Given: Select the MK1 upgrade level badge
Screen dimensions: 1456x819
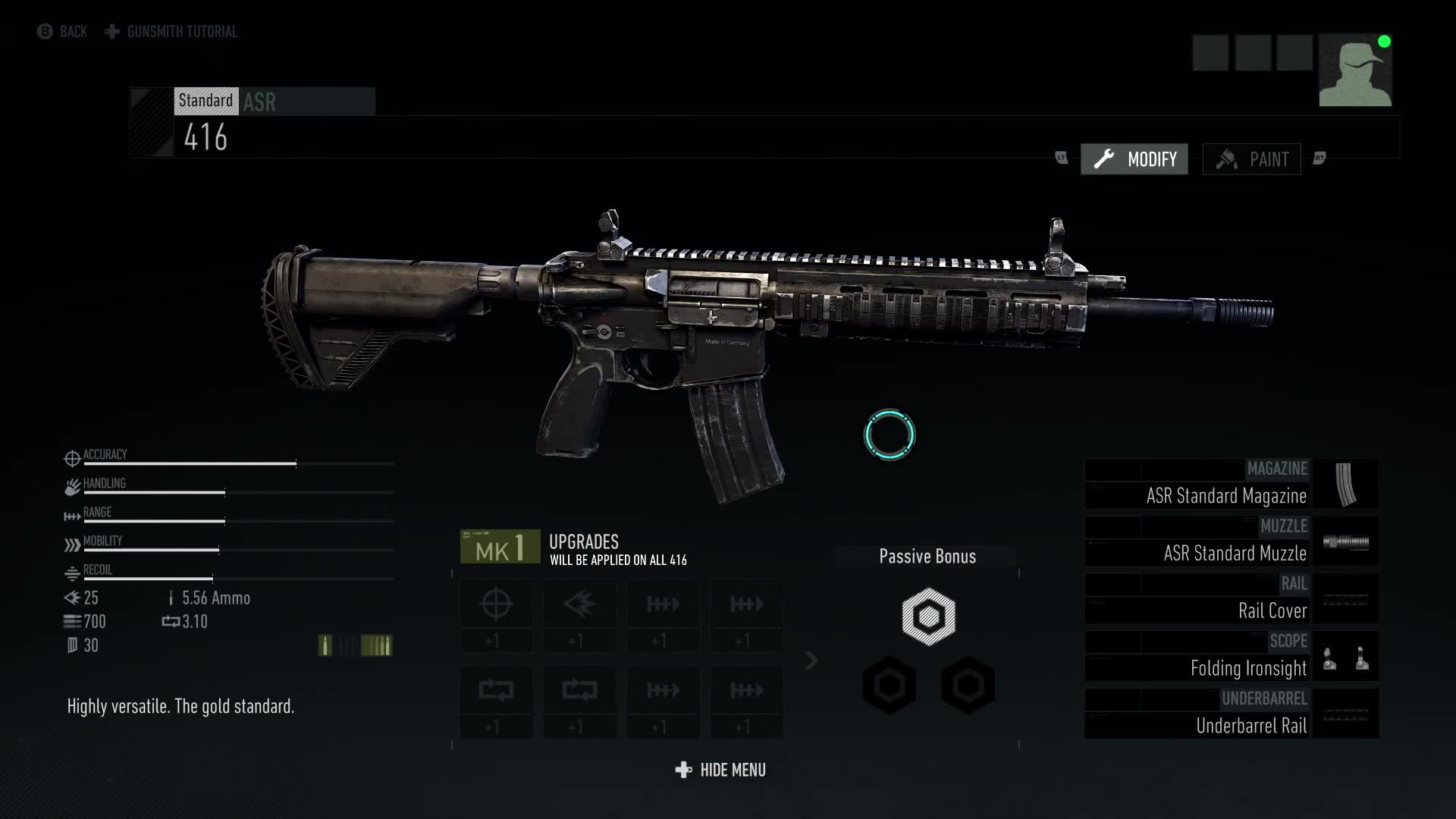Looking at the screenshot, I should (x=500, y=547).
